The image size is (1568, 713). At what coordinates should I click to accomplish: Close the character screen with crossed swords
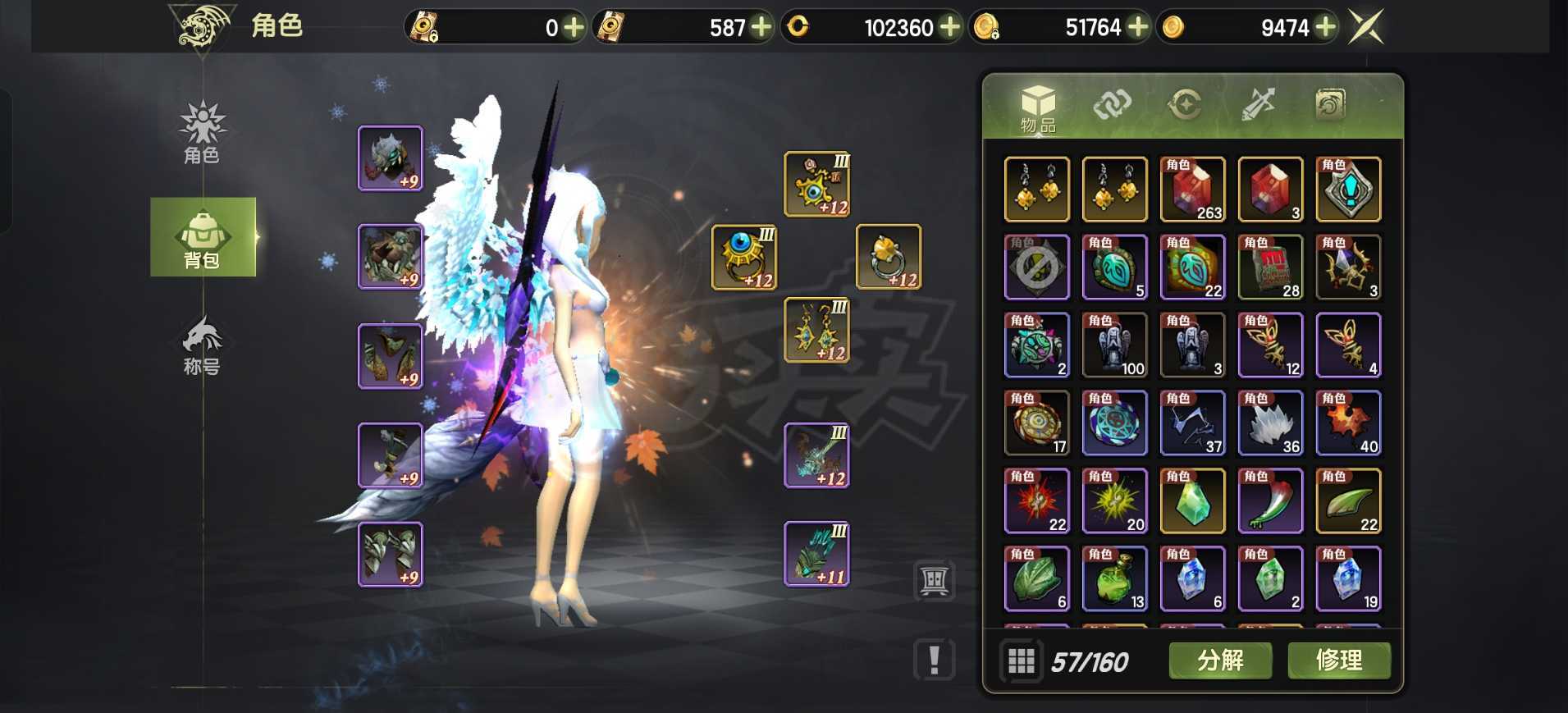(x=1366, y=27)
